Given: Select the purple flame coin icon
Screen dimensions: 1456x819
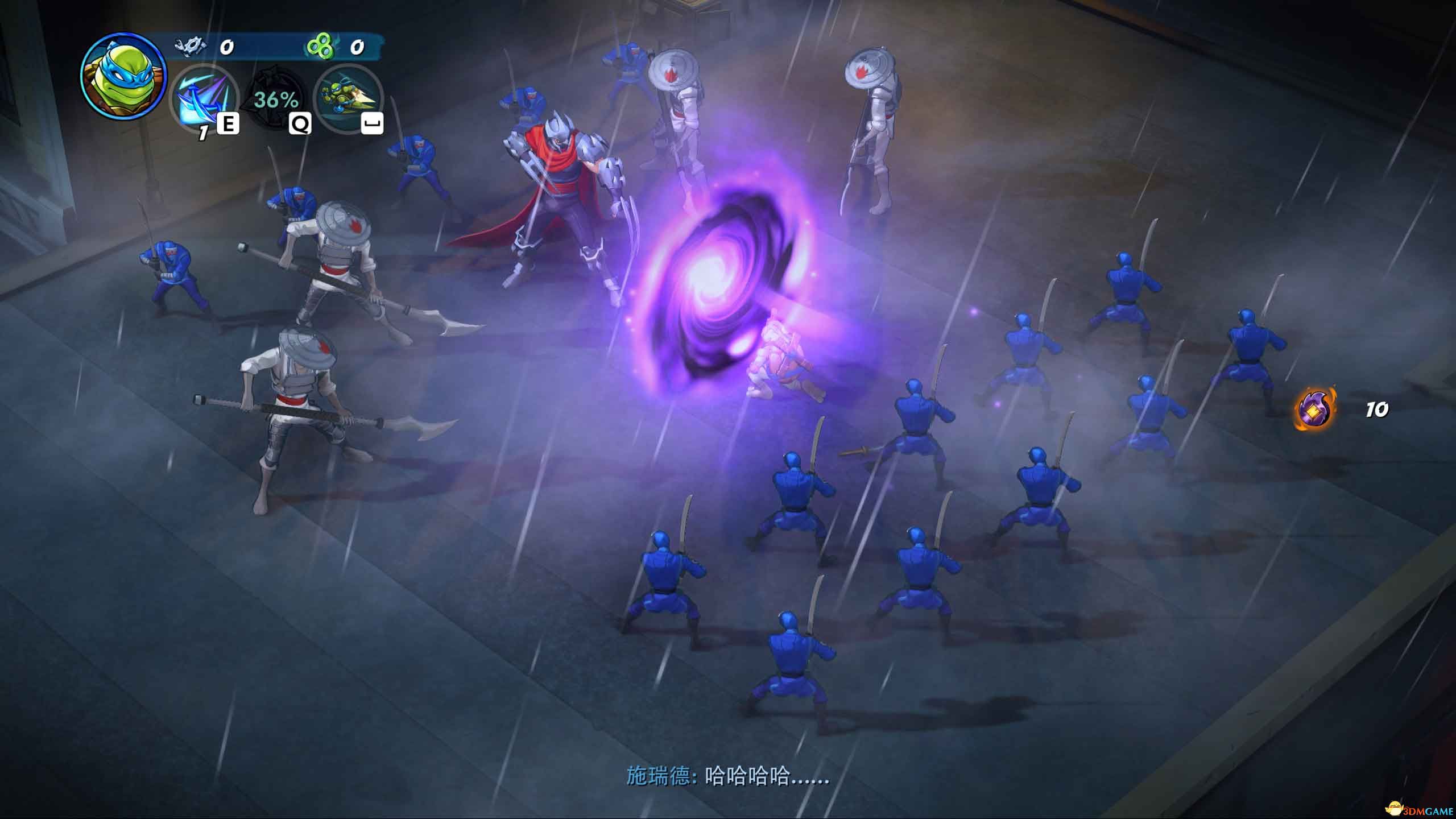Looking at the screenshot, I should pos(1316,409).
